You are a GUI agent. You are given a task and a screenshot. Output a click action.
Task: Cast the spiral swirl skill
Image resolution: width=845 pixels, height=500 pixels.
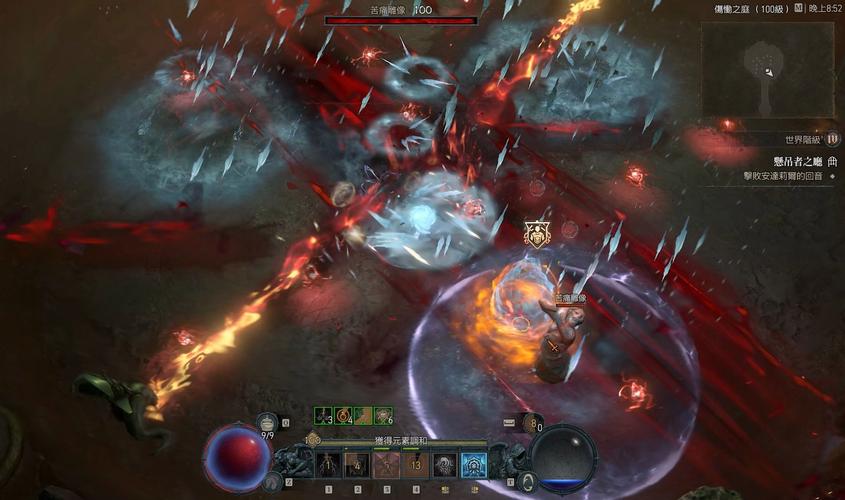[444, 464]
